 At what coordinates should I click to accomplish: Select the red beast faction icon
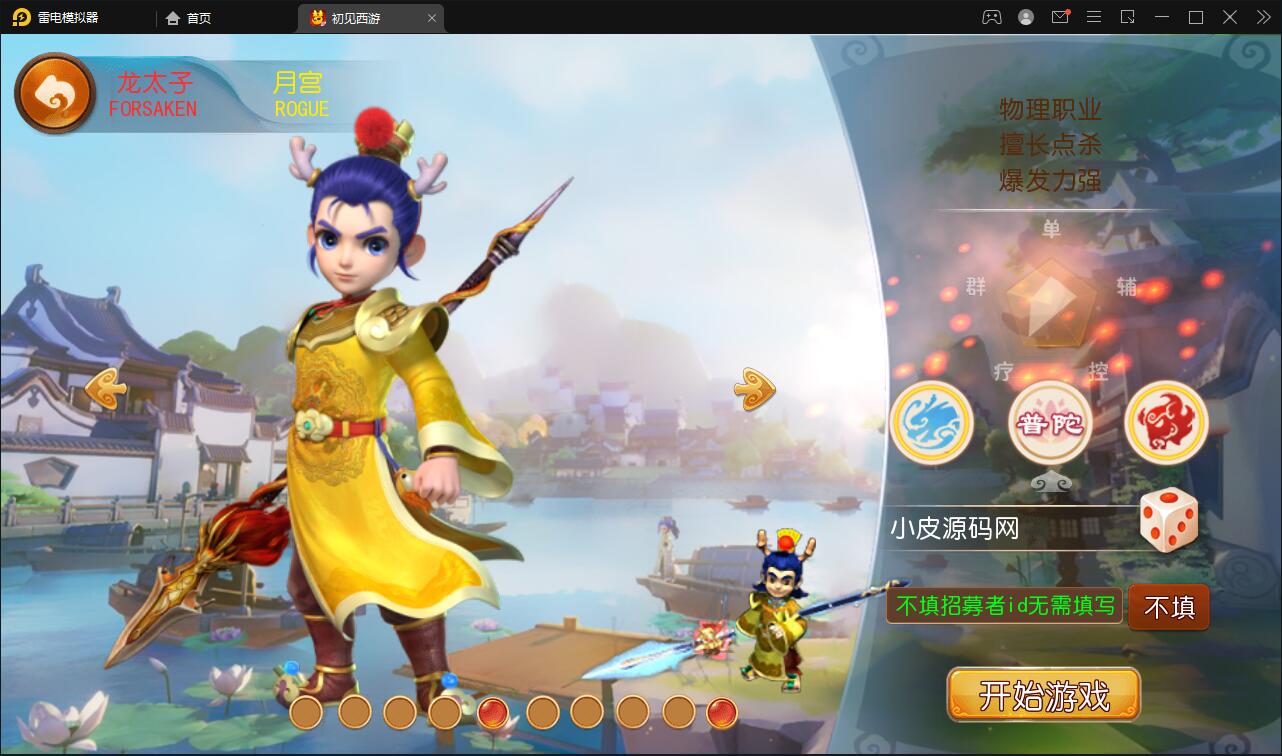coord(1166,422)
